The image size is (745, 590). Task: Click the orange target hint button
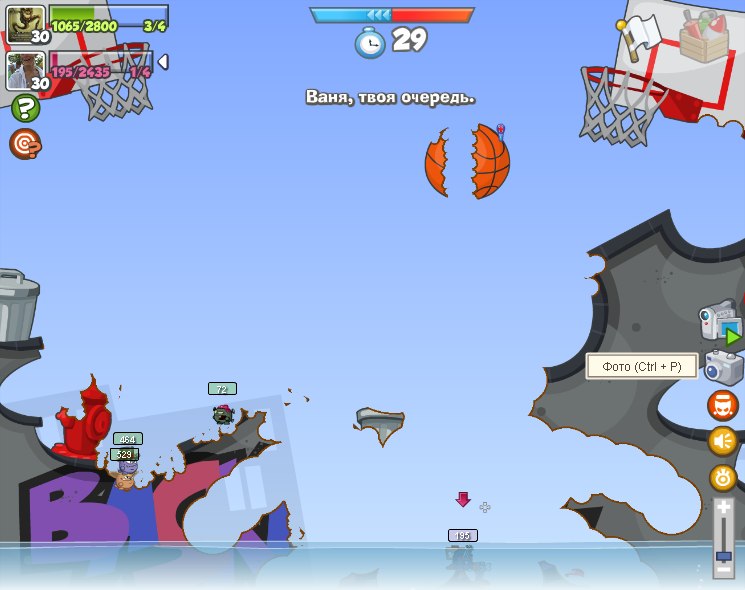[25, 144]
